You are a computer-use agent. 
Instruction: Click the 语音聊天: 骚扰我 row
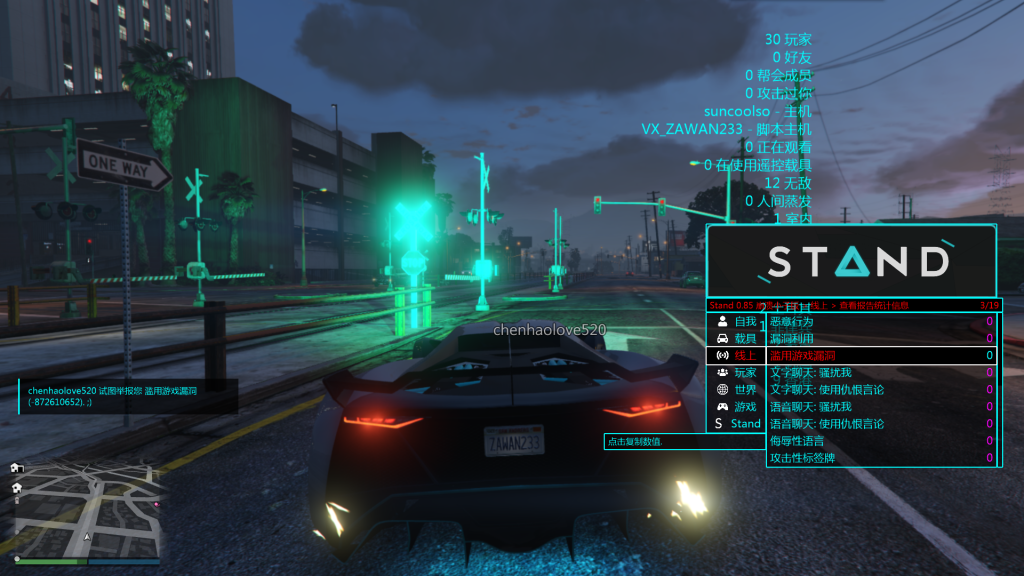pyautogui.click(x=881, y=407)
